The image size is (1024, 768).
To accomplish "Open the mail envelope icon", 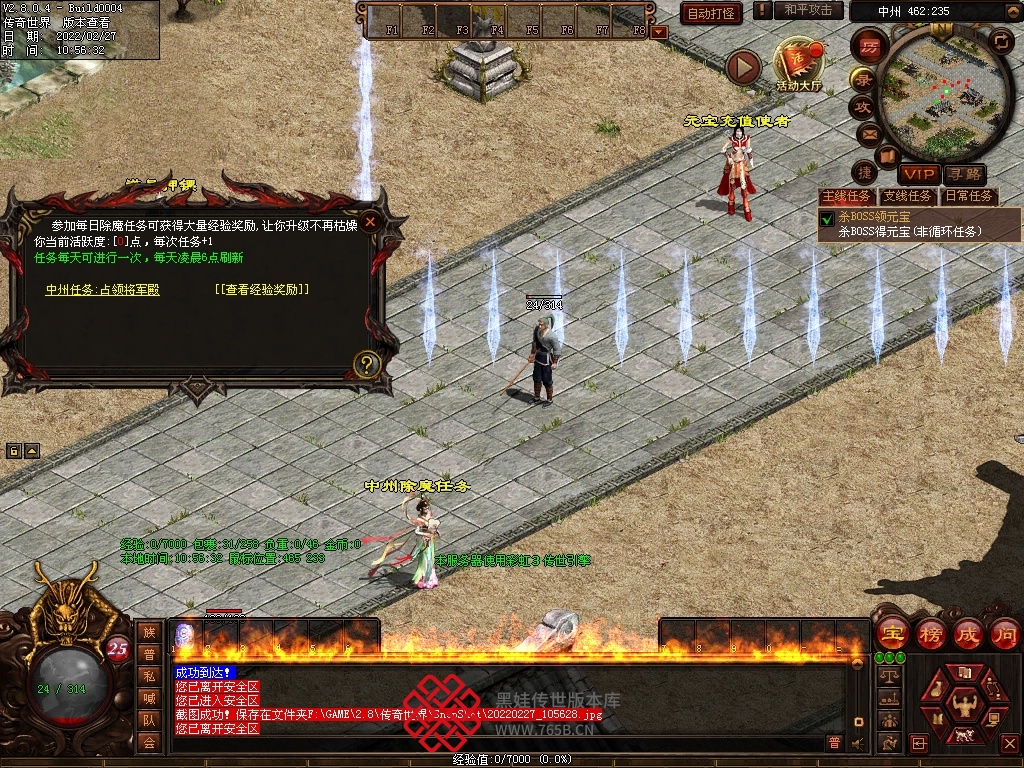I will click(868, 133).
